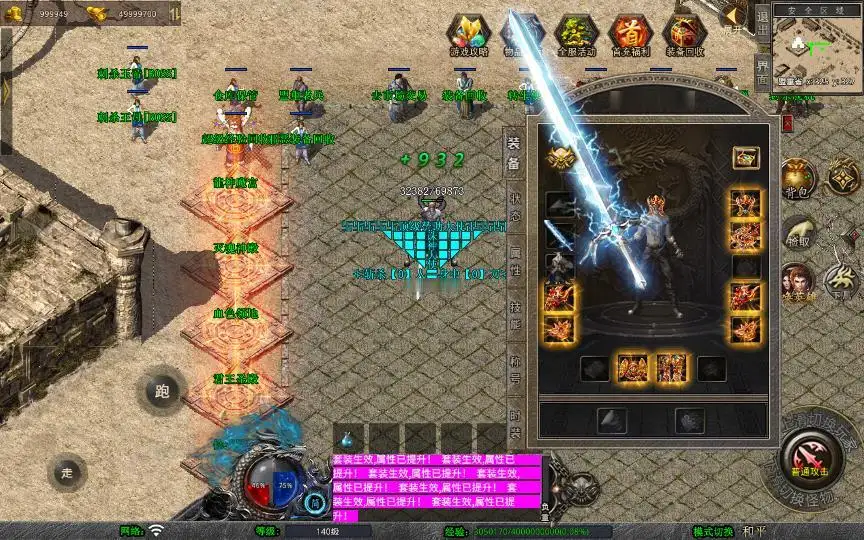
Task: Open the 首充福利 first-recharge bonus icon
Action: pos(630,35)
